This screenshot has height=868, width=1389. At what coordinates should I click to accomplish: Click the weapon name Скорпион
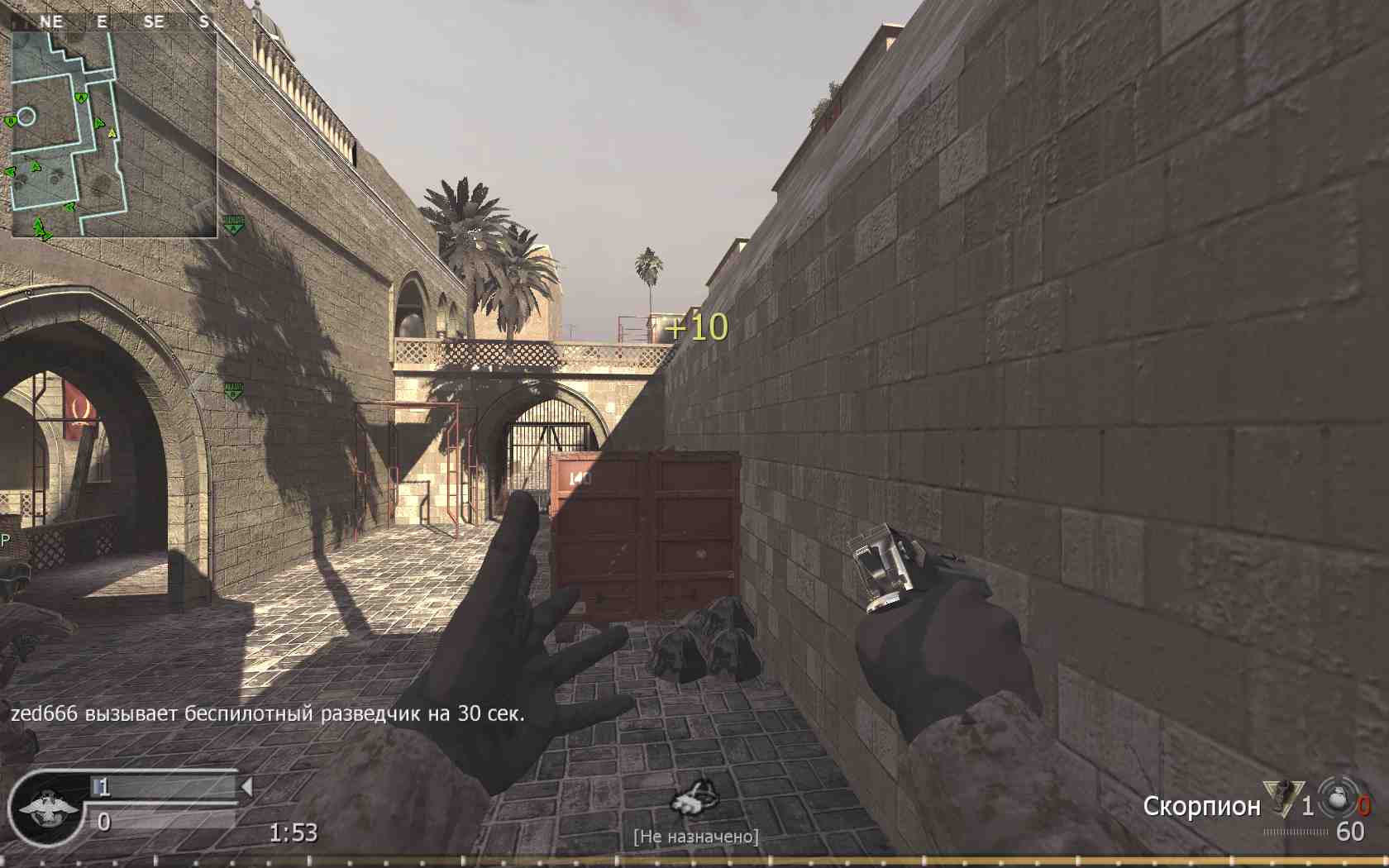[x=1205, y=807]
